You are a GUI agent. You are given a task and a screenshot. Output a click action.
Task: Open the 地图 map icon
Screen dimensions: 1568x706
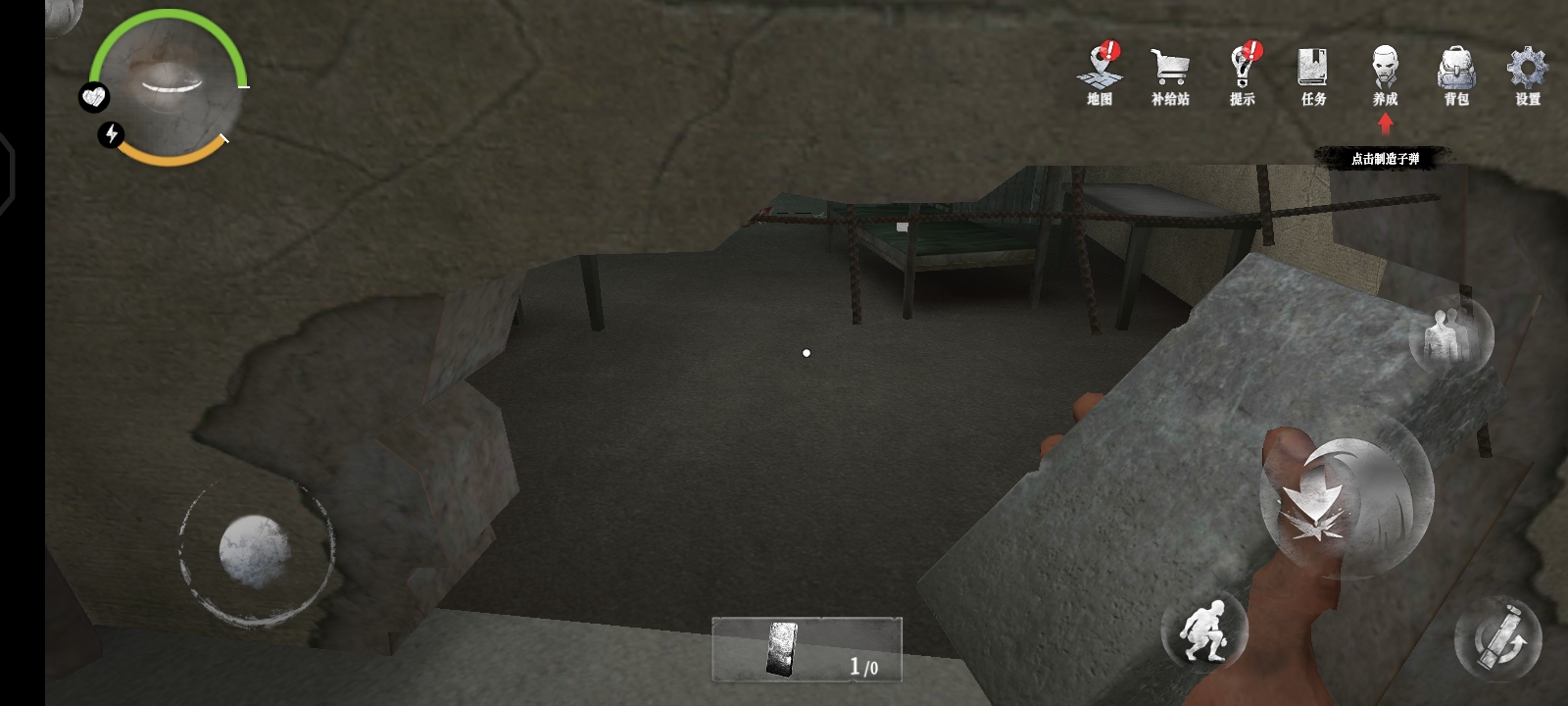(x=1101, y=74)
